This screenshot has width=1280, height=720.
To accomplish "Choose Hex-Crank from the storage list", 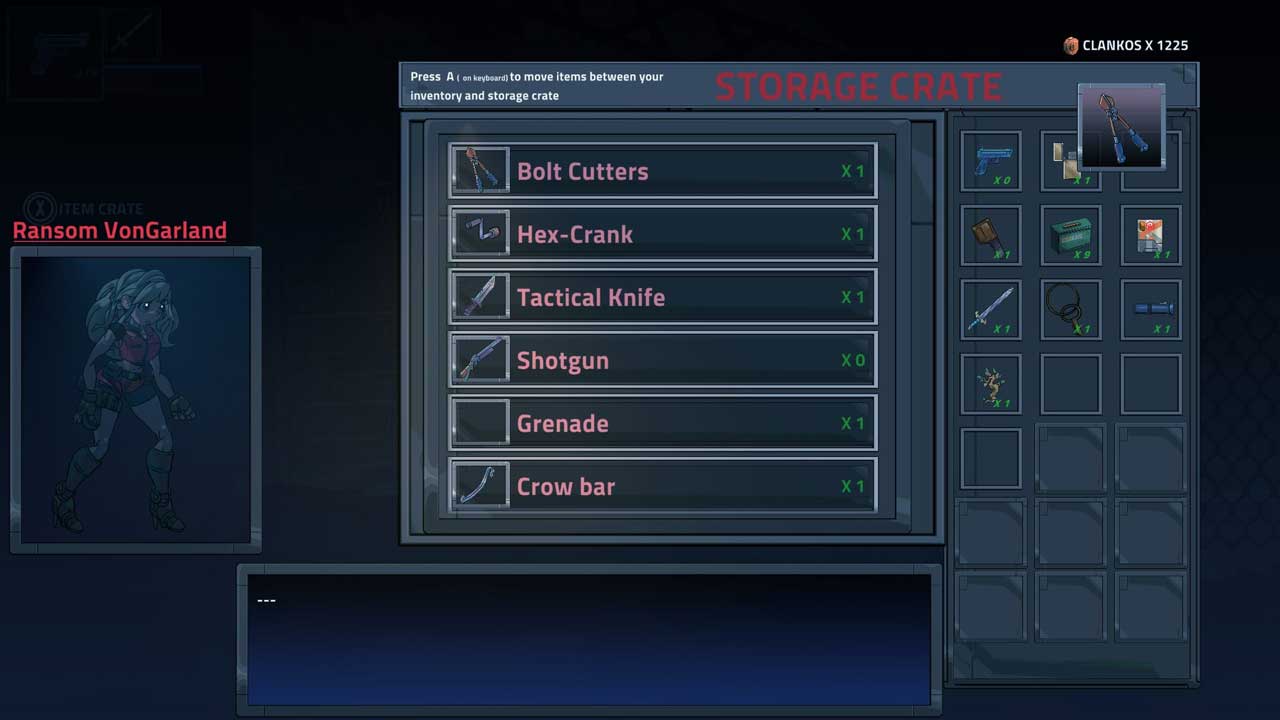I will click(x=663, y=234).
